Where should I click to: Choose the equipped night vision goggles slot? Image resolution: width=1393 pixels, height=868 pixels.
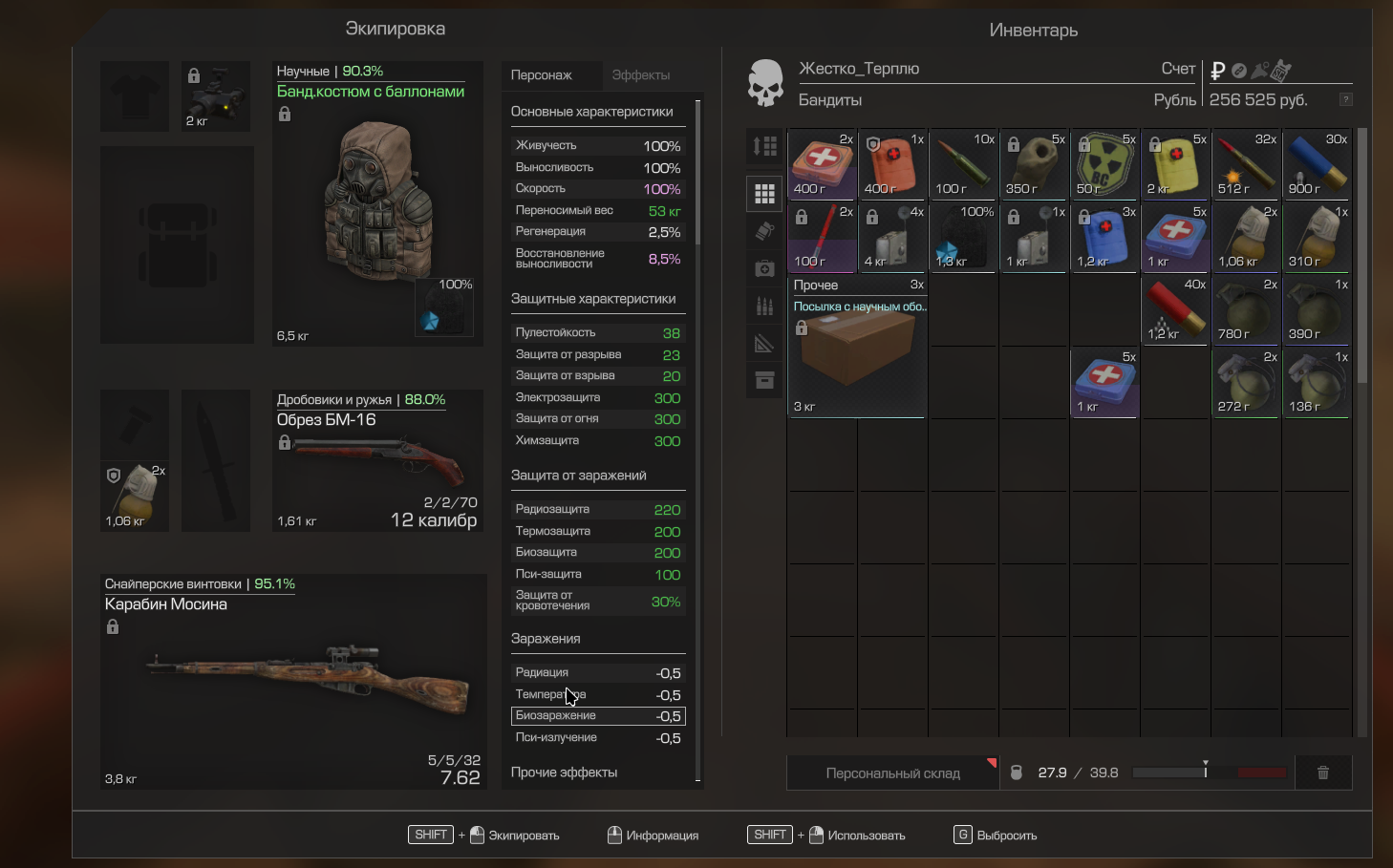[216, 96]
